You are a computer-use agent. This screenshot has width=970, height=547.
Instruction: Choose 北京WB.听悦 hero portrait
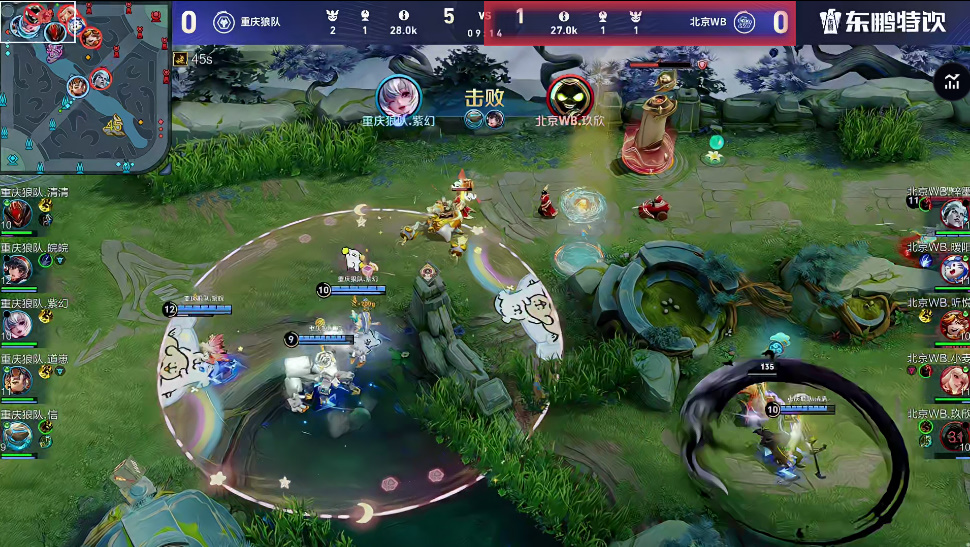coord(954,324)
